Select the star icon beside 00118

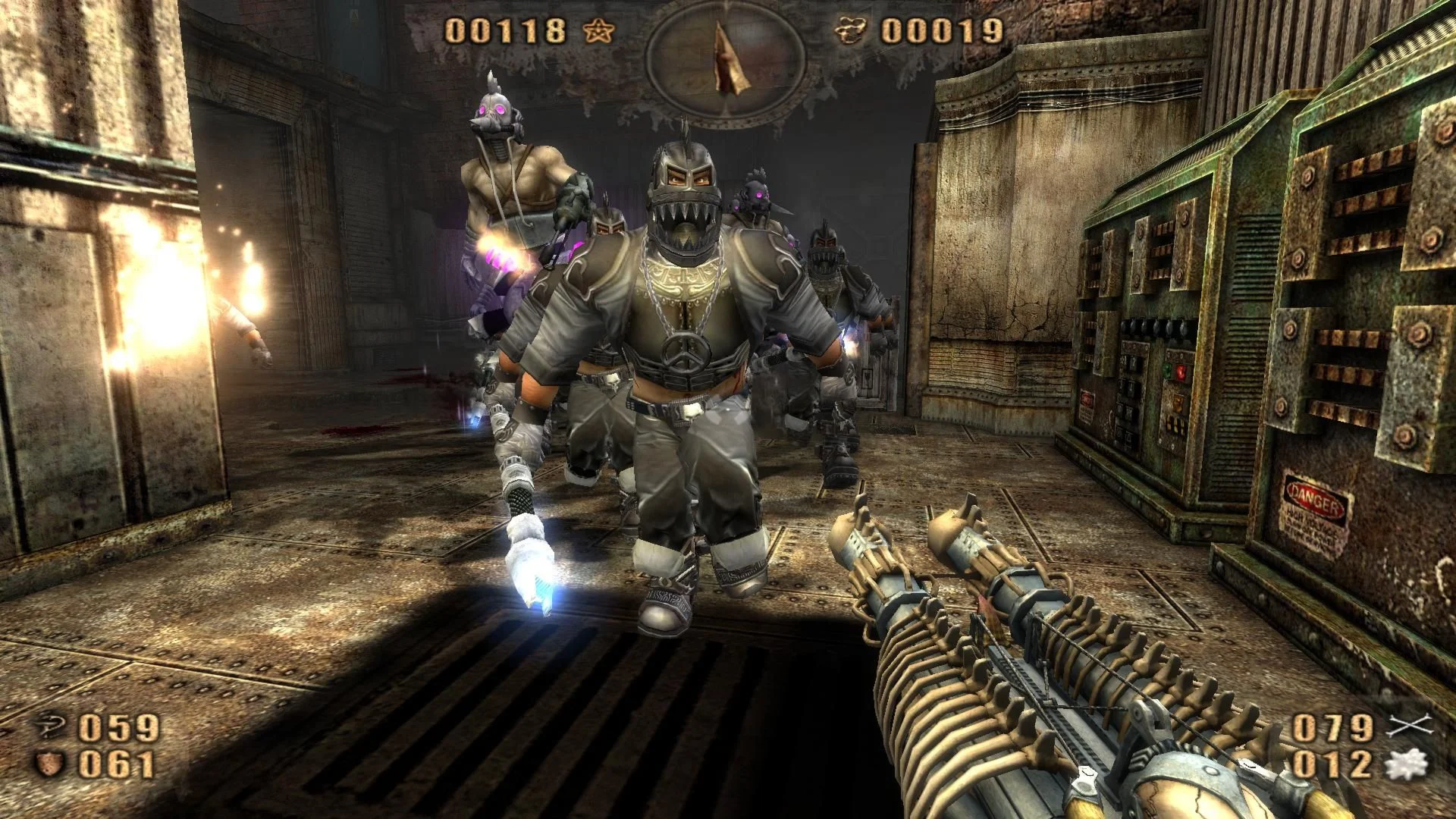point(599,31)
